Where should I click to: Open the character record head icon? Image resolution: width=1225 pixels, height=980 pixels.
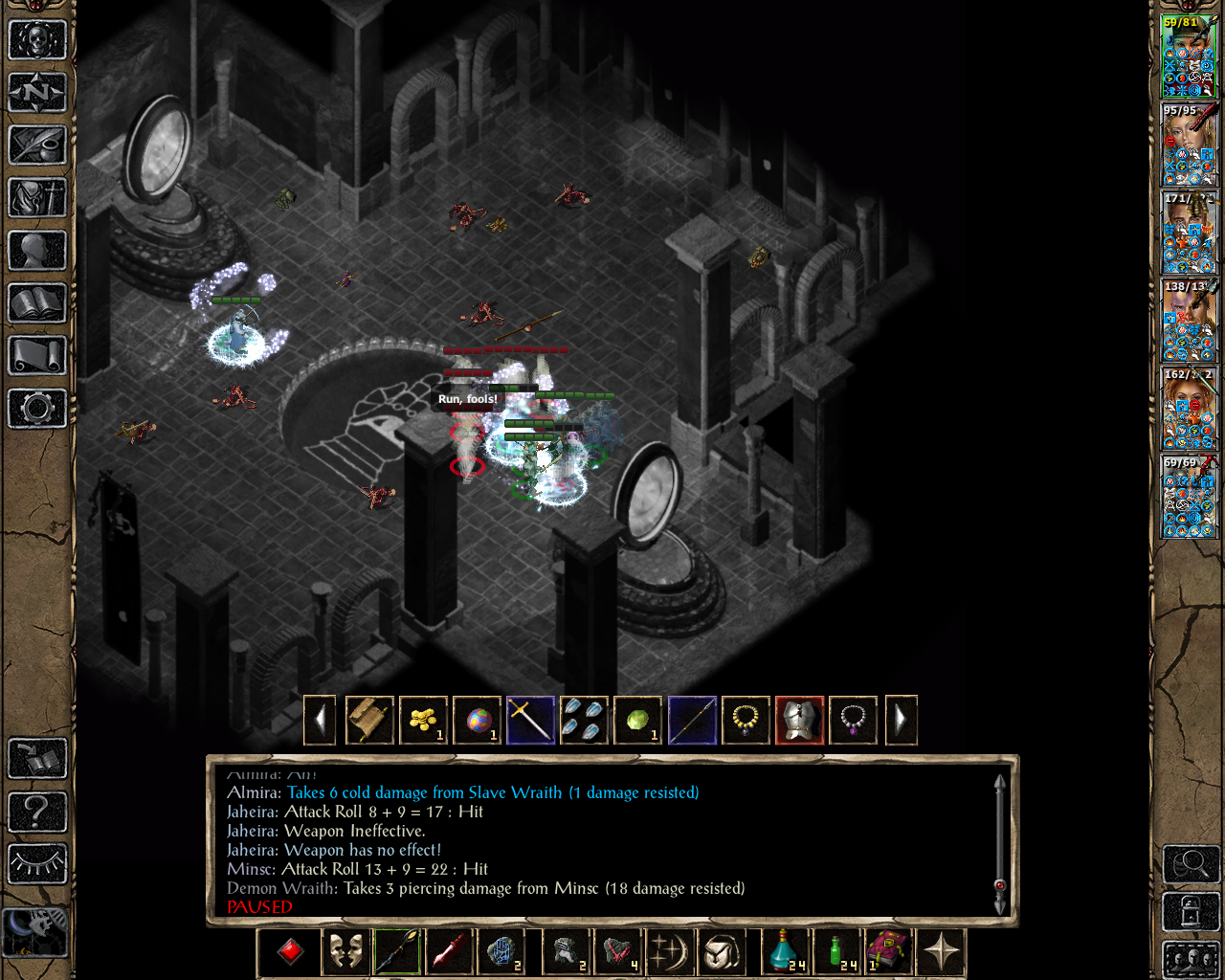click(37, 251)
